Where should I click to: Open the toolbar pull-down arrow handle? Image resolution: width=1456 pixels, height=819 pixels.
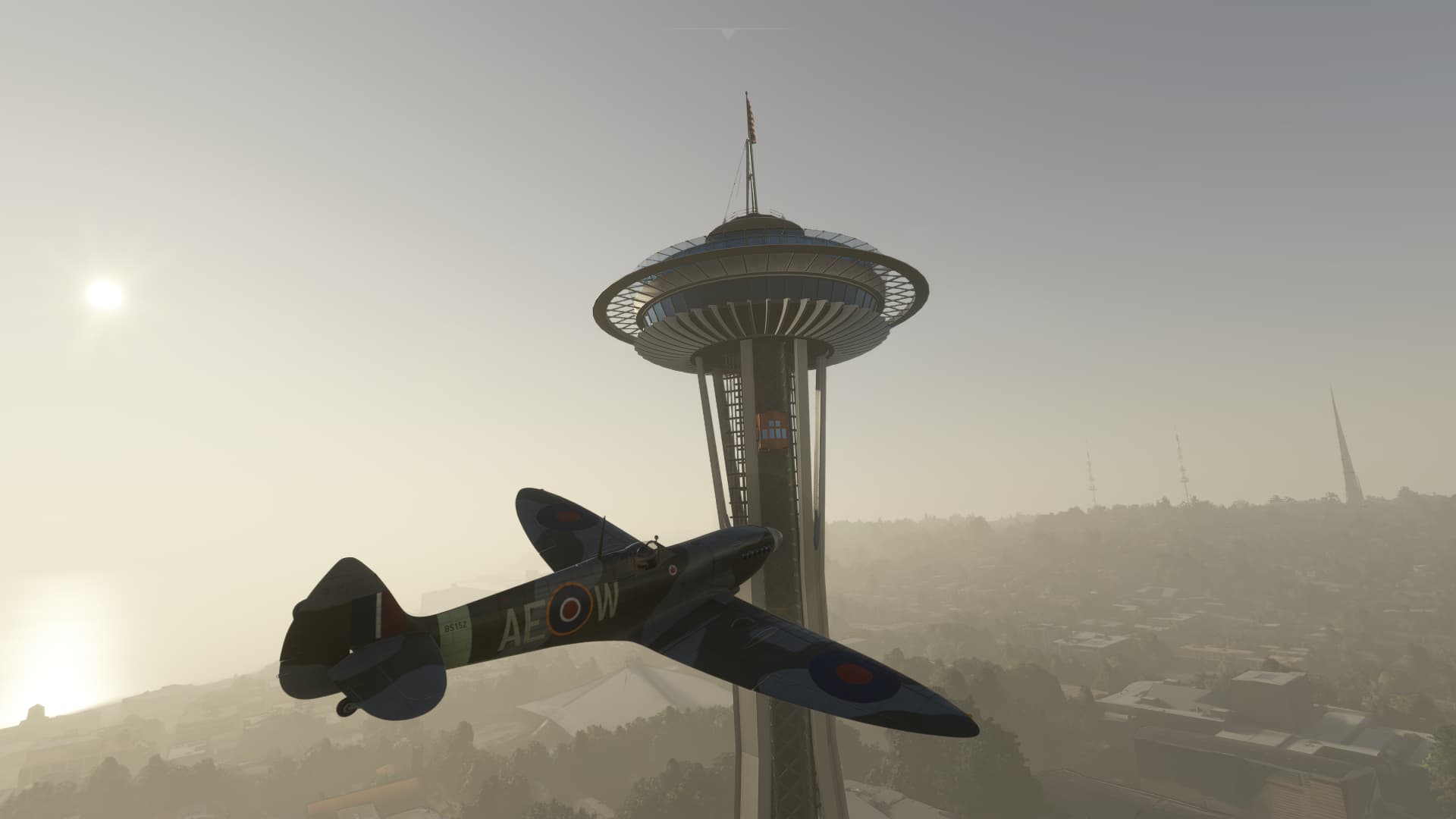[x=727, y=33]
